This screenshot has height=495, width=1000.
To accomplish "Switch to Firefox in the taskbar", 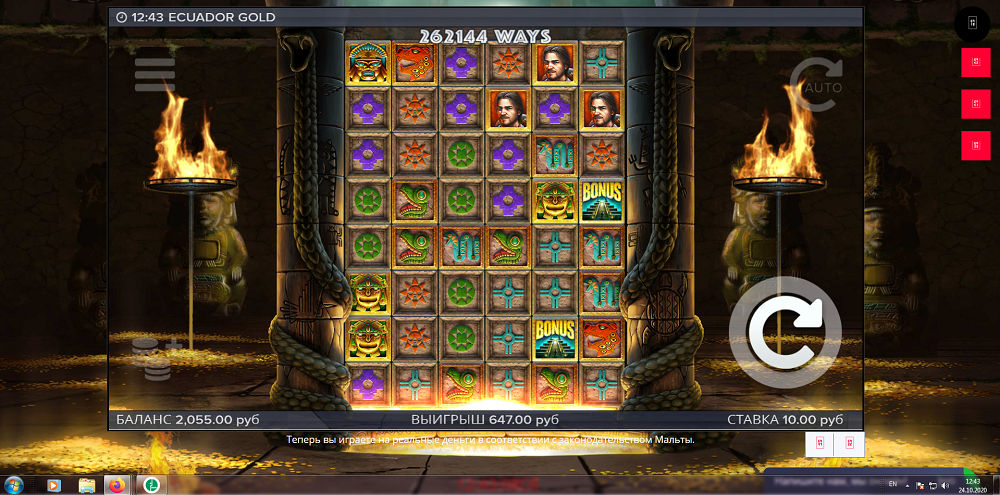I will coord(118,485).
